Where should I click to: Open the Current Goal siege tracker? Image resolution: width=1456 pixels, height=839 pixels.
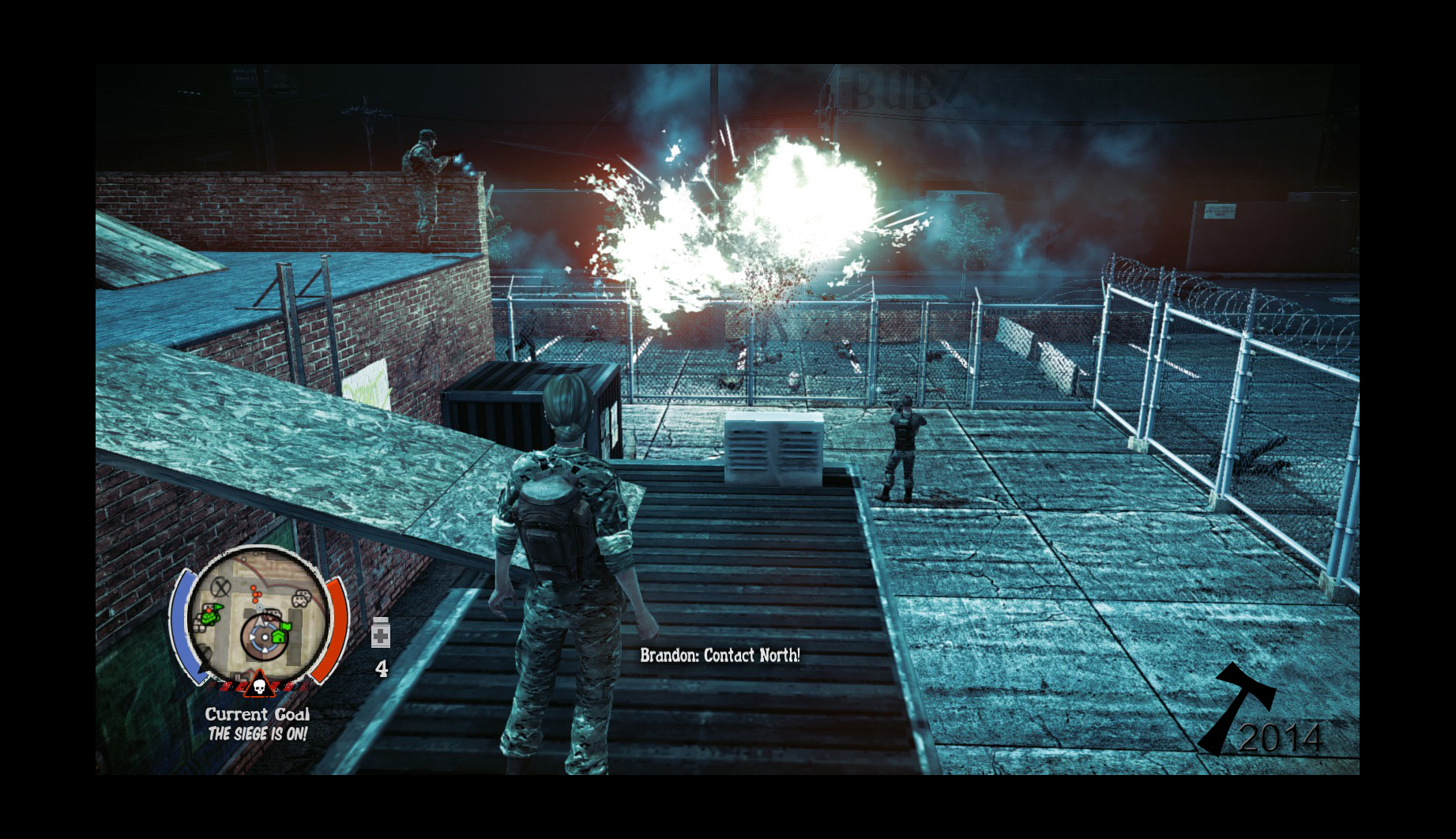click(x=258, y=724)
